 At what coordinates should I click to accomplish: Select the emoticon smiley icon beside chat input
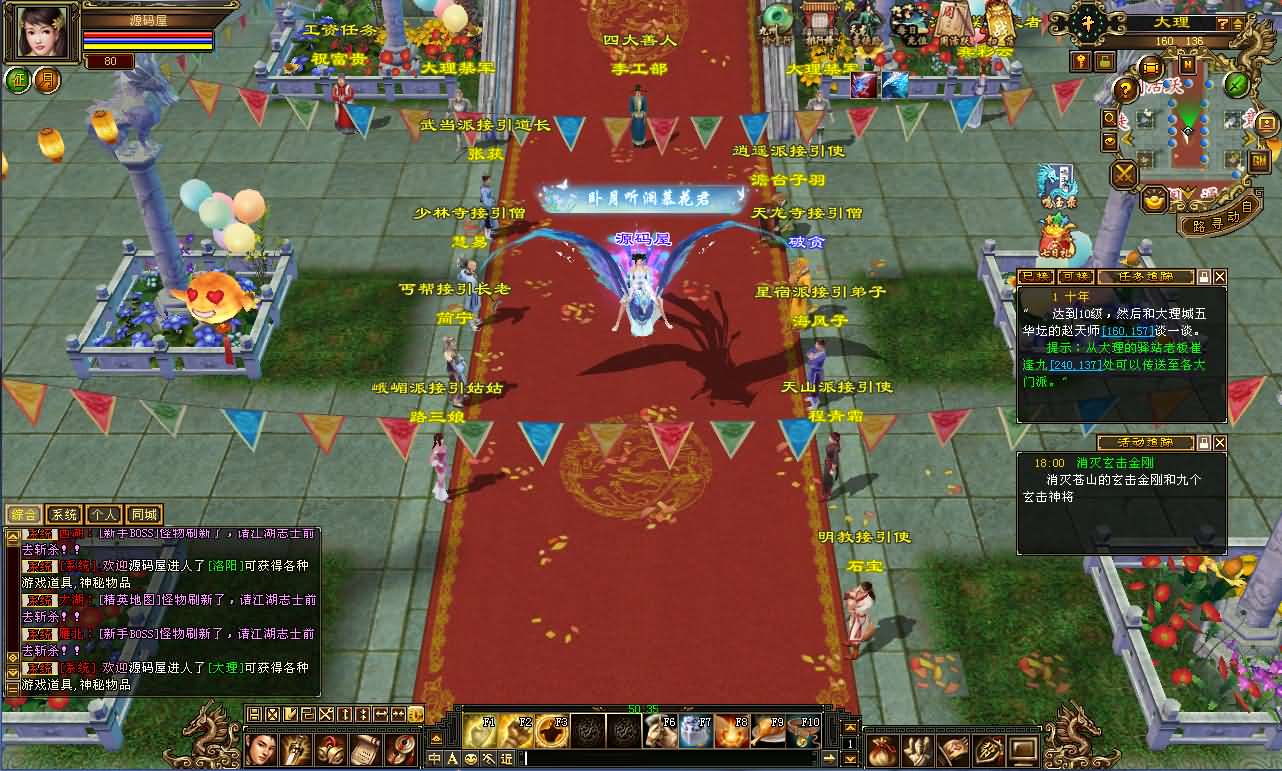[470, 758]
